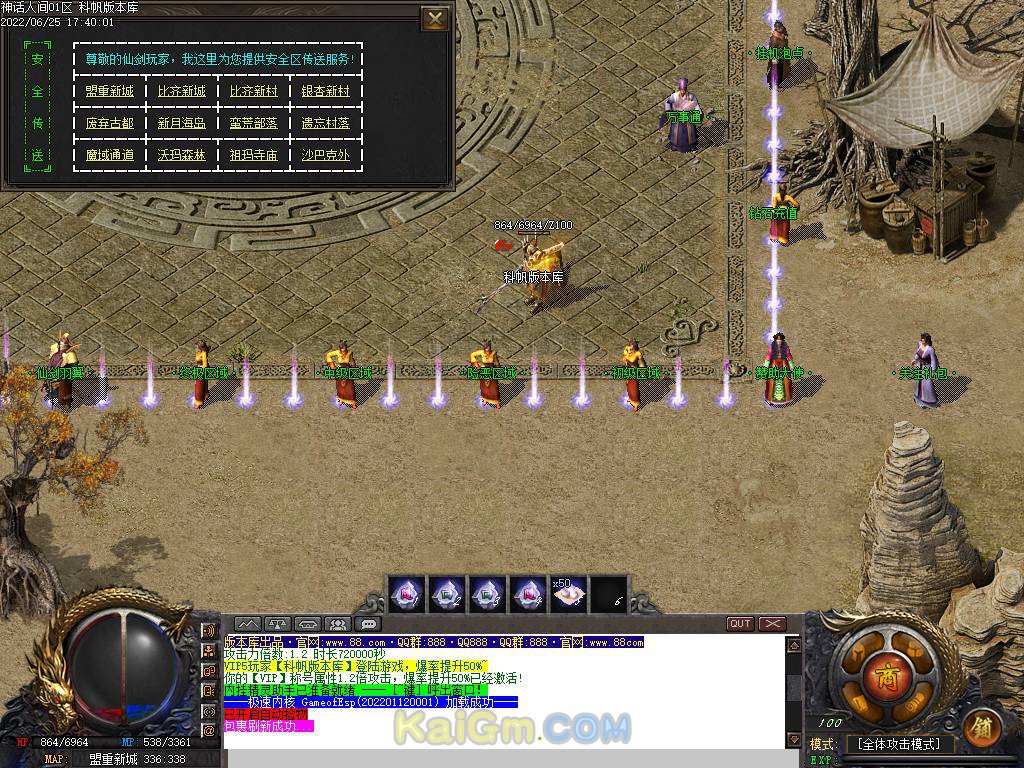1024x768 pixels.
Task: Travel to 新月海岛
Action: pos(181,123)
